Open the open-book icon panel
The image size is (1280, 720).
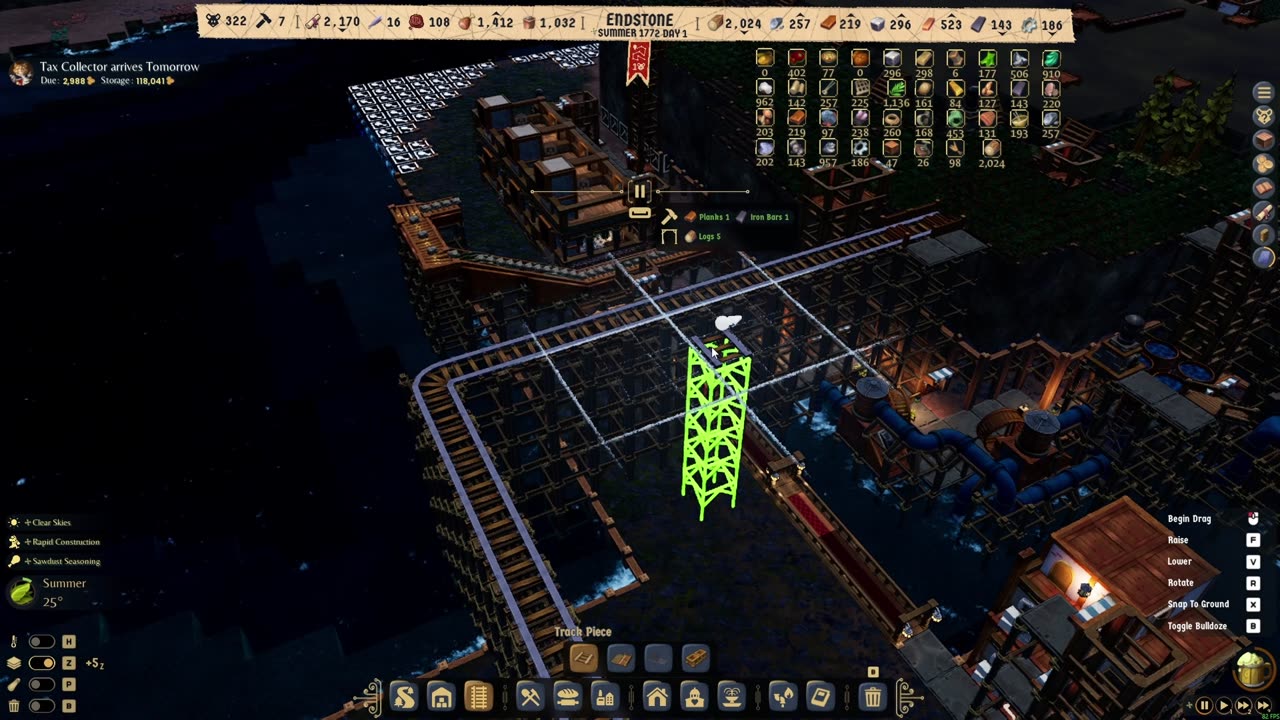point(1263,188)
